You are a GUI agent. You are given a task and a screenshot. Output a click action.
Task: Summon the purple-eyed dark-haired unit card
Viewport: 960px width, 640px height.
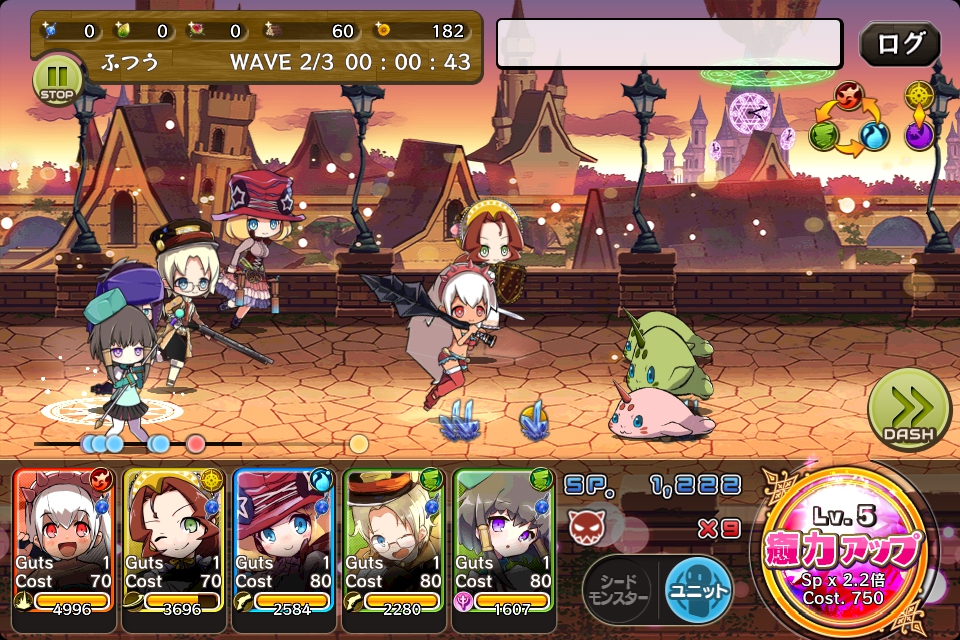[x=504, y=540]
